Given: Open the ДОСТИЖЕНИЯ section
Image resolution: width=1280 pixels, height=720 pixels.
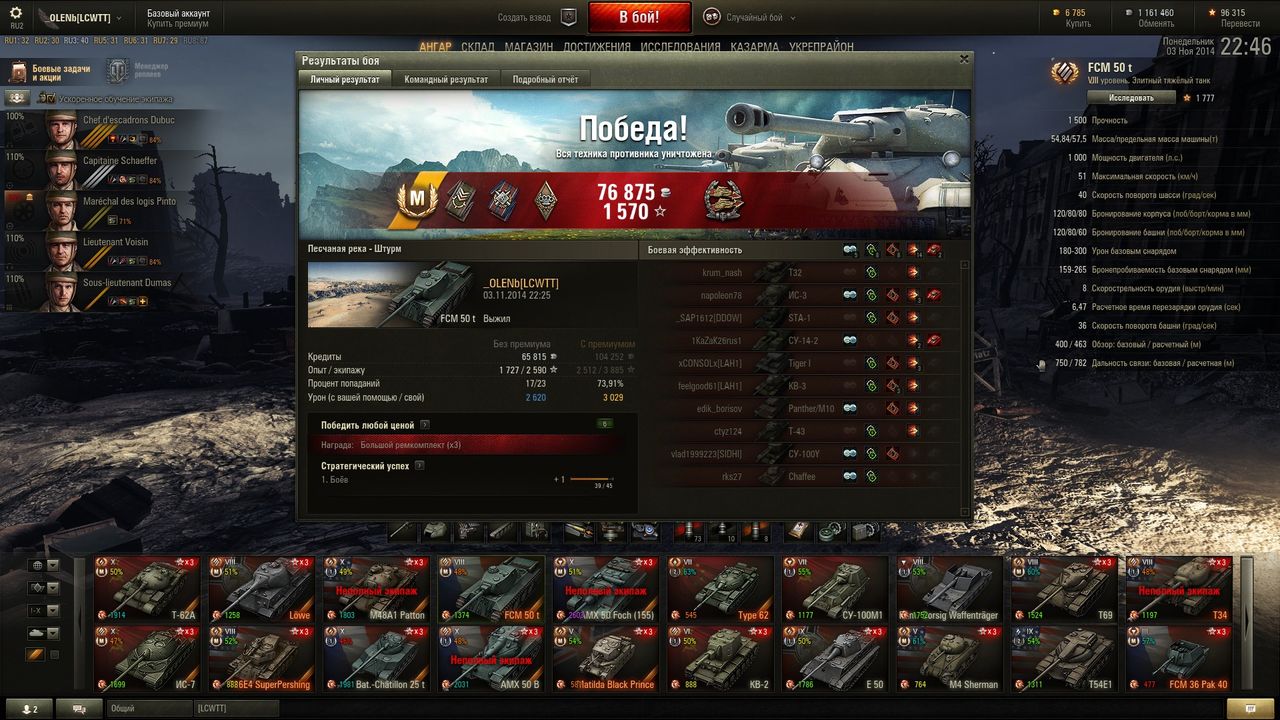Looking at the screenshot, I should pyautogui.click(x=596, y=47).
